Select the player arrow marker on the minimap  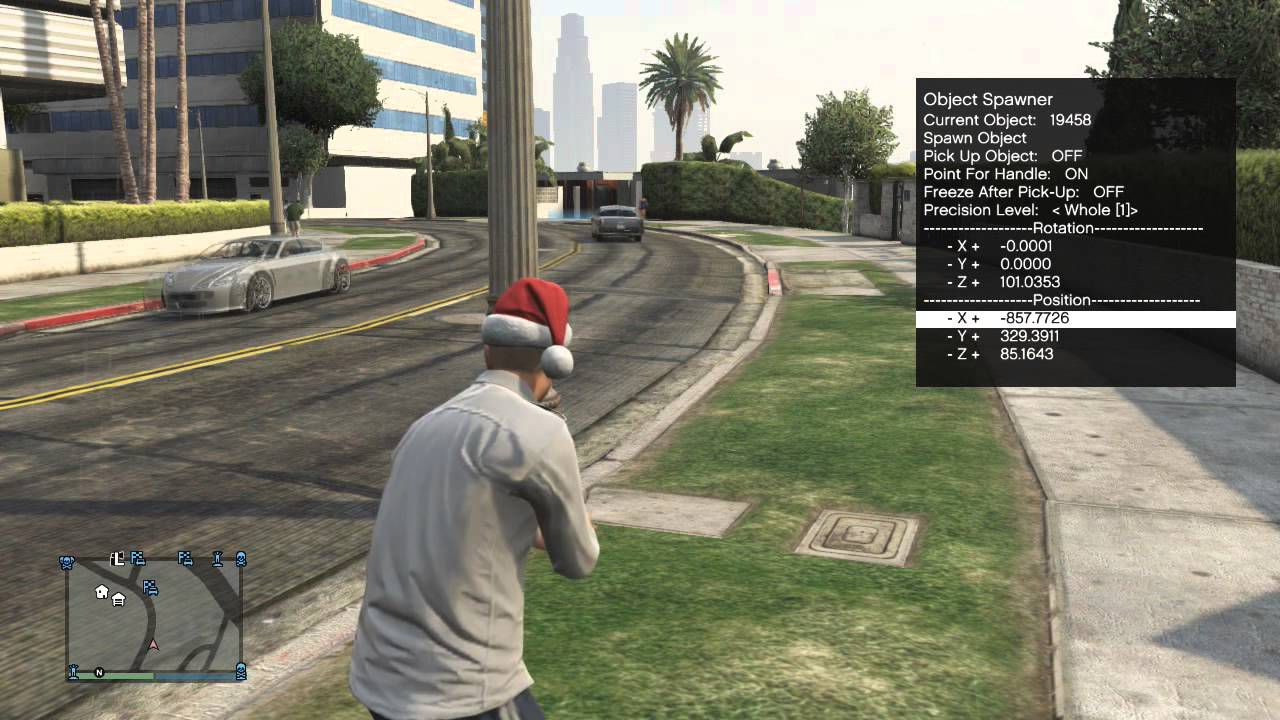[152, 644]
